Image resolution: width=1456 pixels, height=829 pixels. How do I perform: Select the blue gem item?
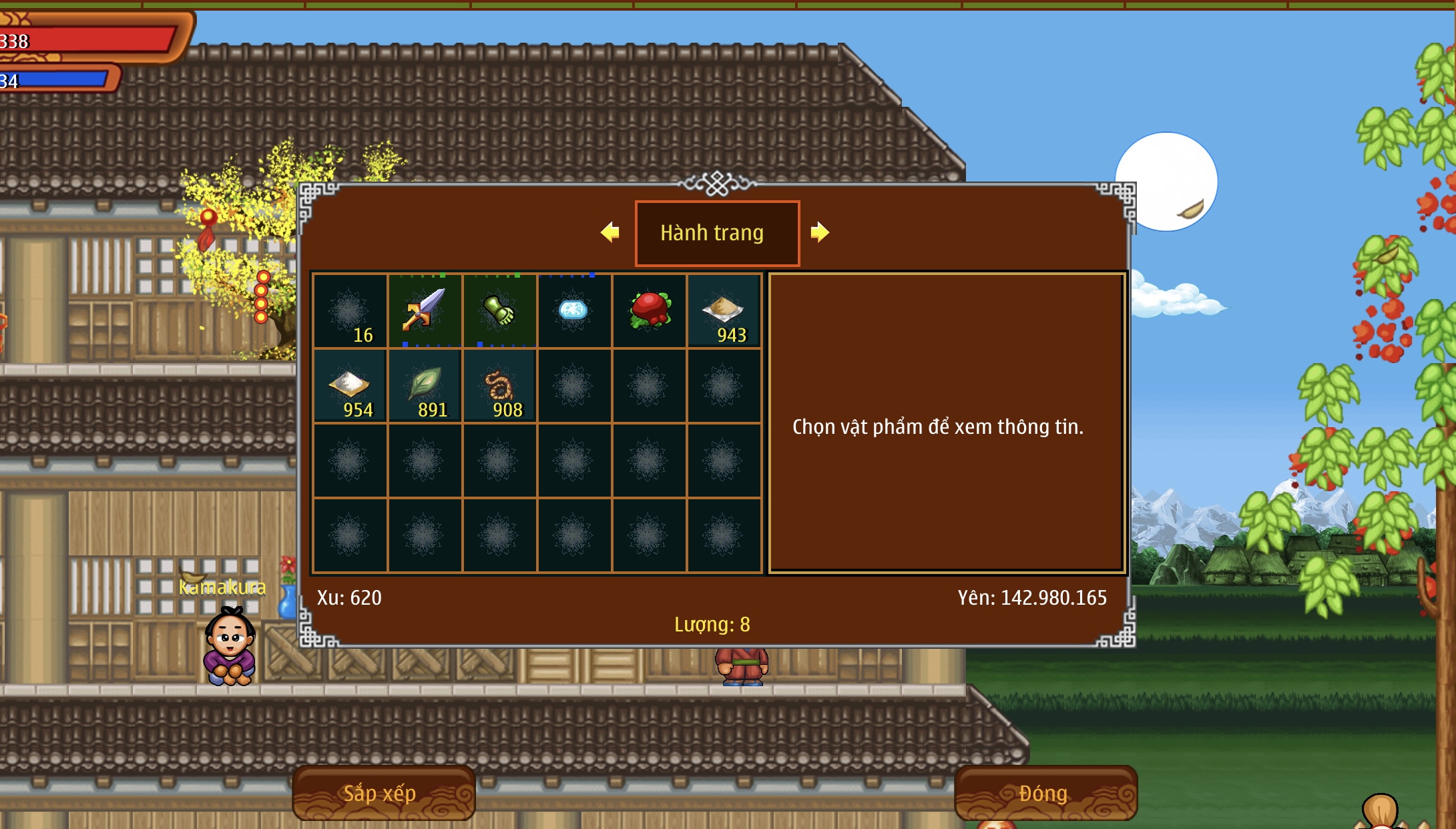coord(573,310)
